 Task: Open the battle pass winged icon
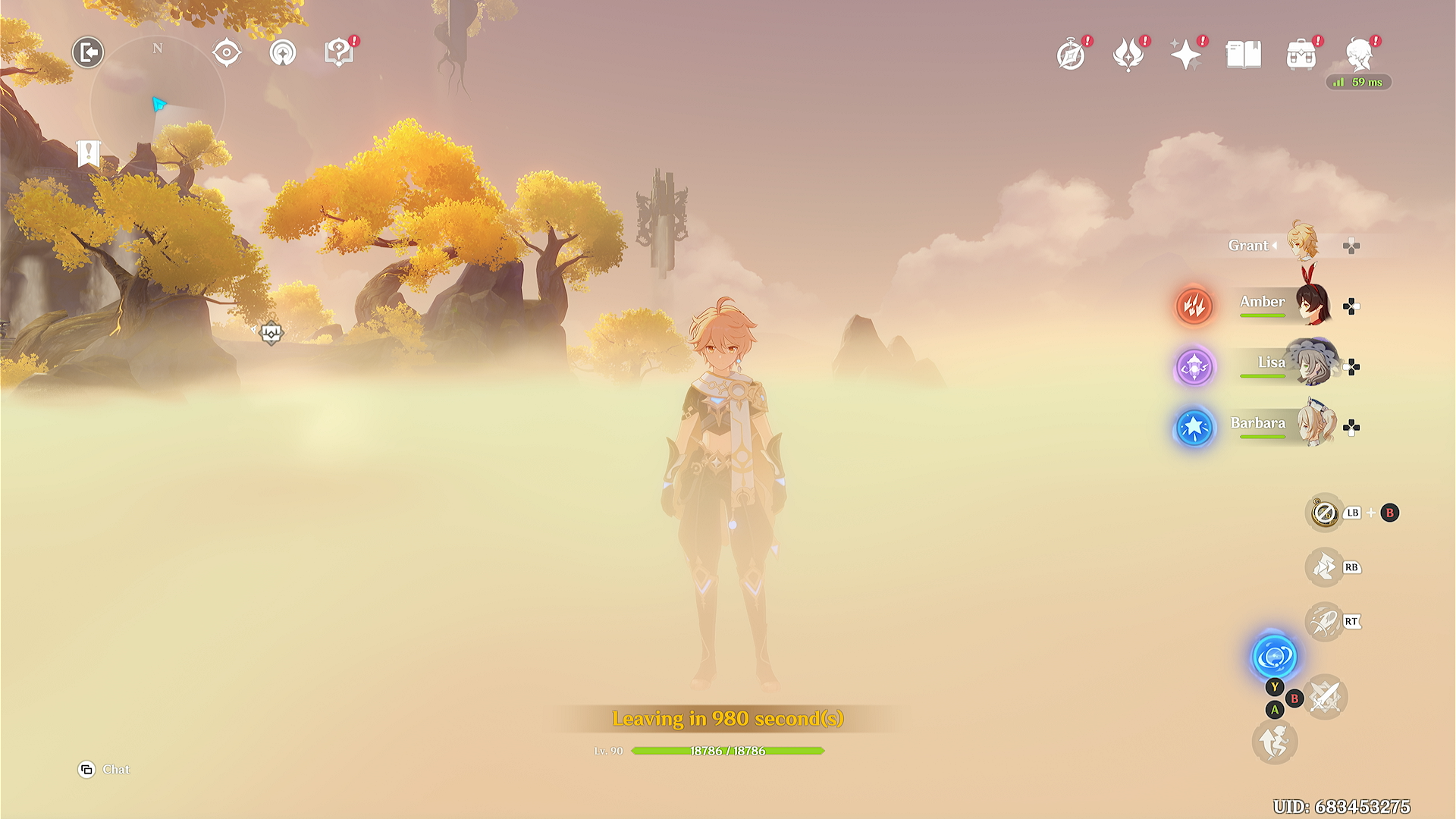pyautogui.click(x=1128, y=55)
